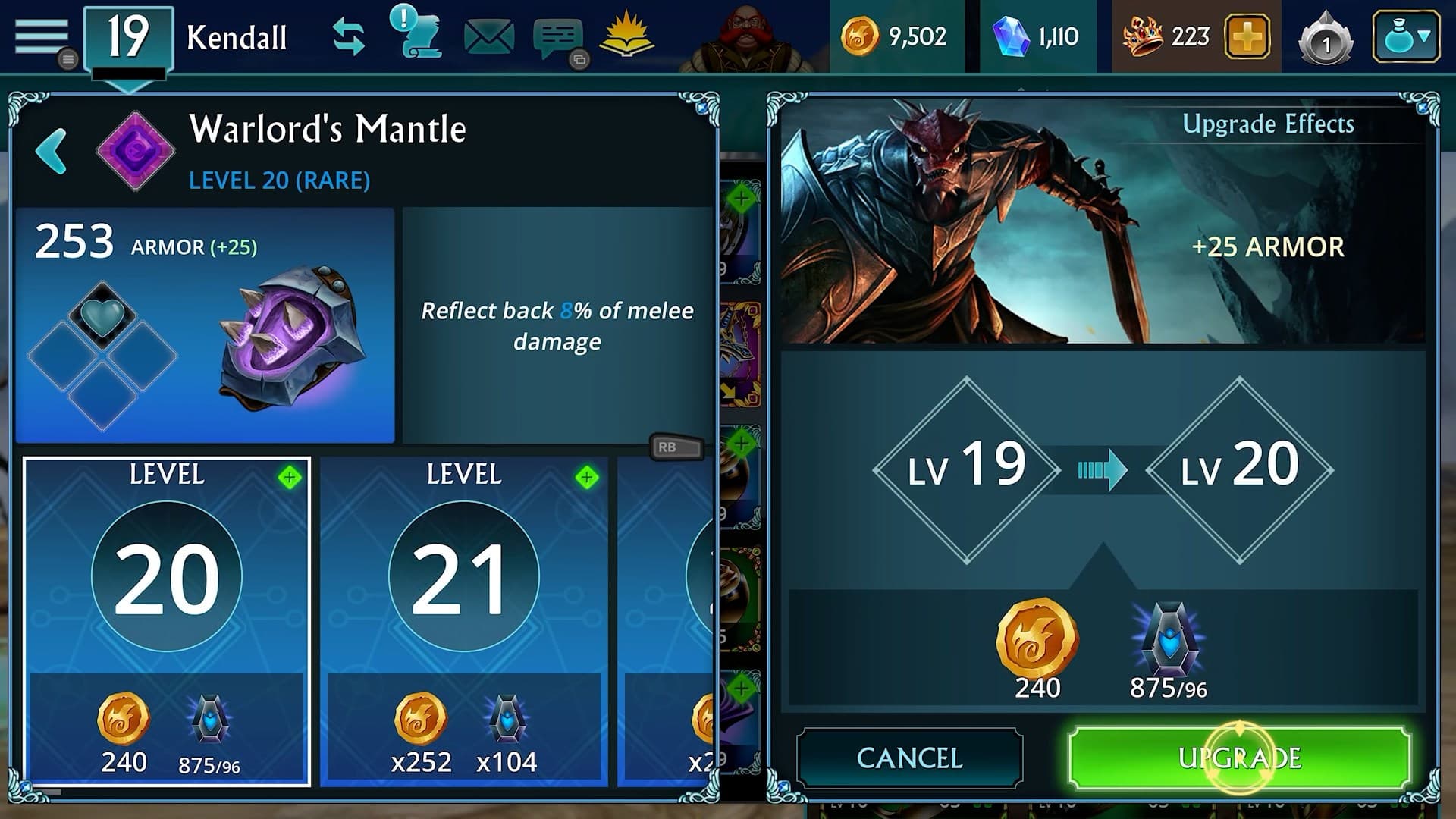
Task: Open the potion flask dropdown
Action: (1407, 34)
